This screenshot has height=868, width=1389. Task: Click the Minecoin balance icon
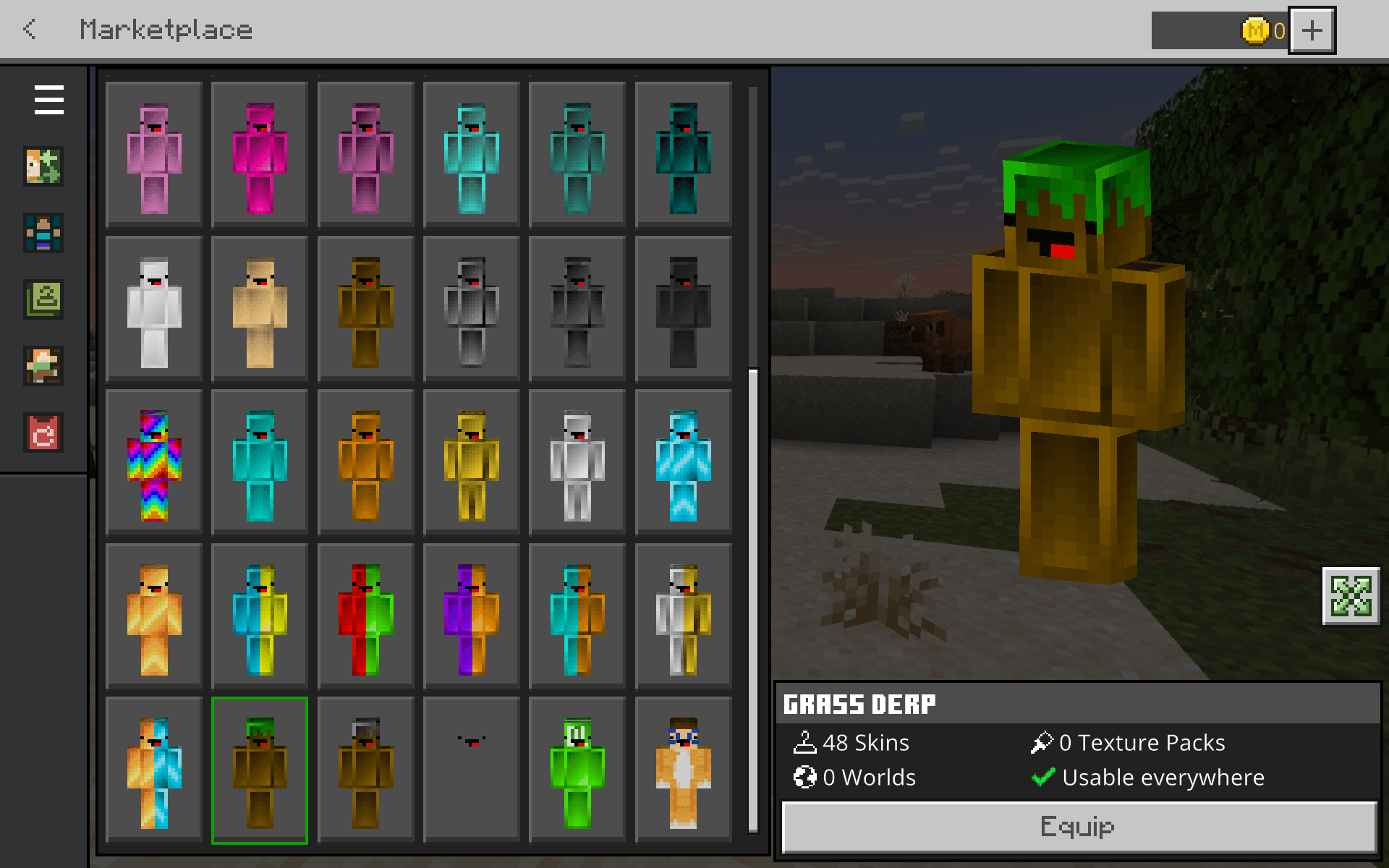click(x=1257, y=30)
